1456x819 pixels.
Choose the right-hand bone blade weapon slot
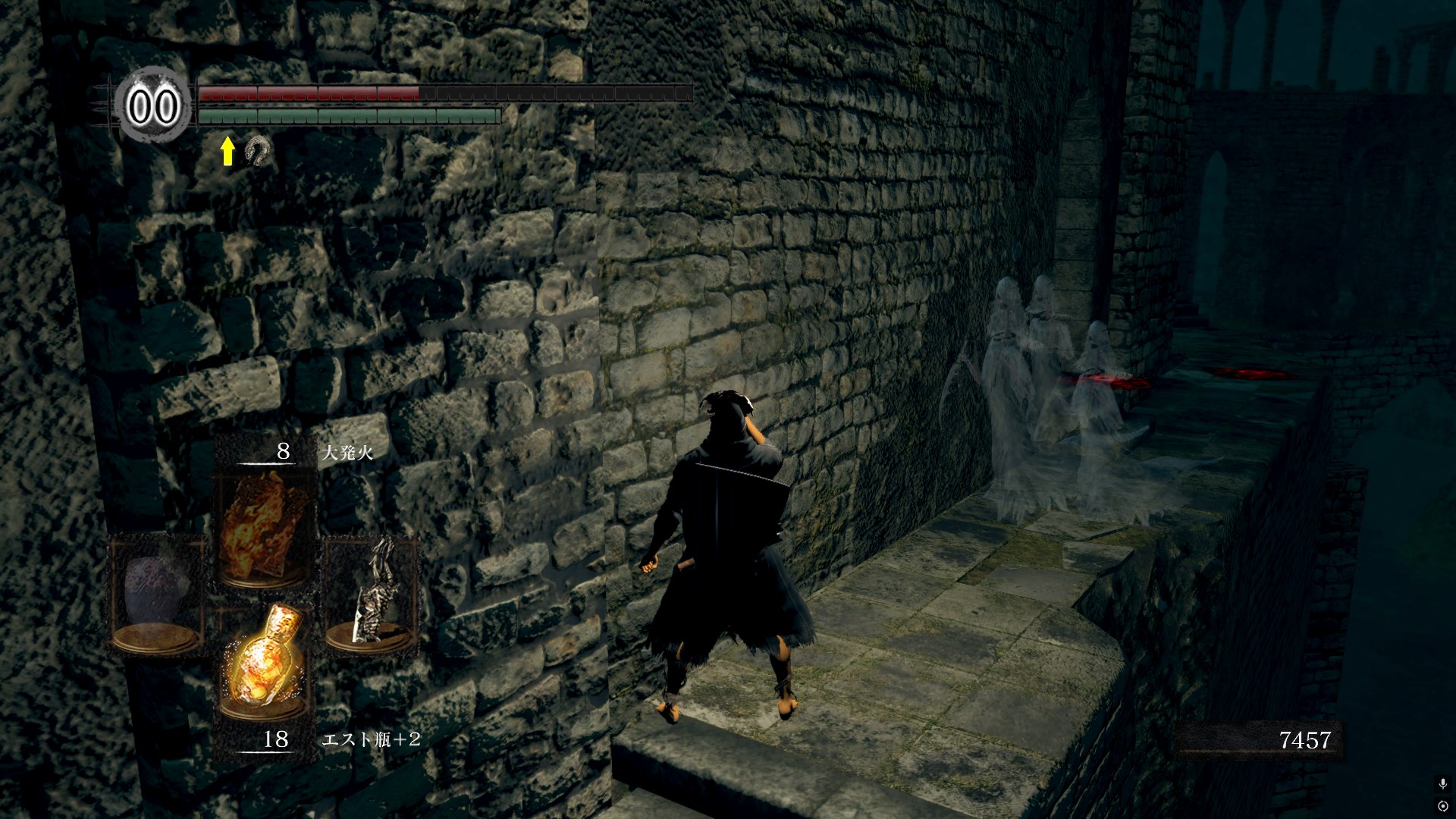click(x=372, y=593)
